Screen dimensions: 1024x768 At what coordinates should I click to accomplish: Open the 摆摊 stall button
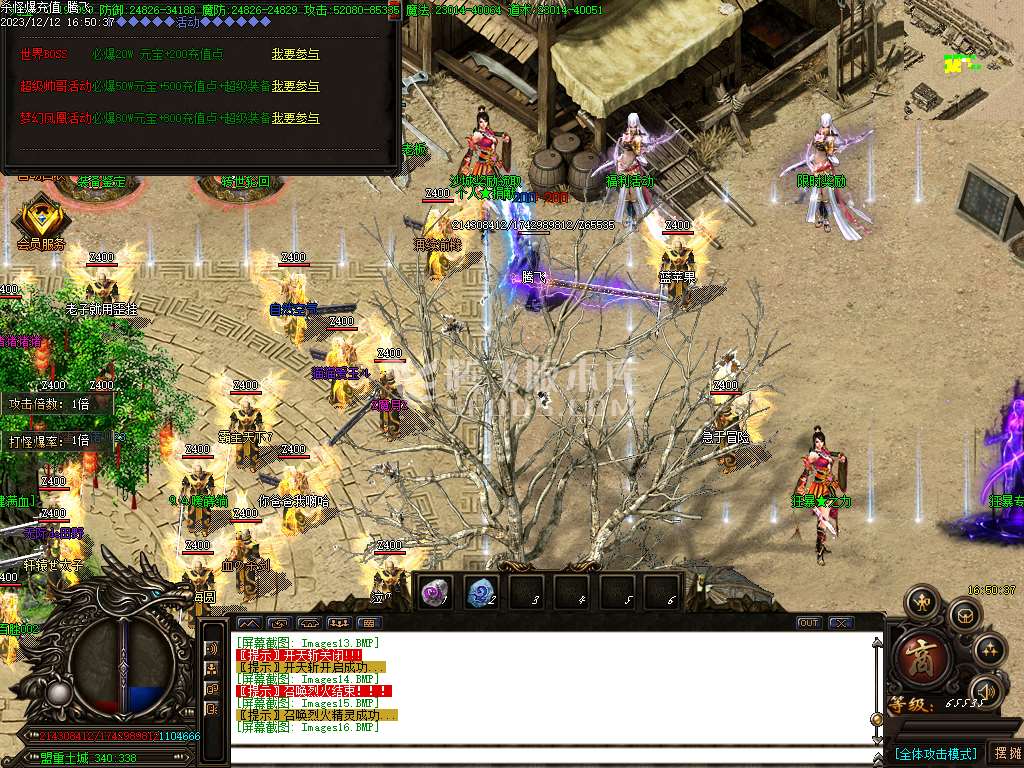pyautogui.click(x=1005, y=753)
